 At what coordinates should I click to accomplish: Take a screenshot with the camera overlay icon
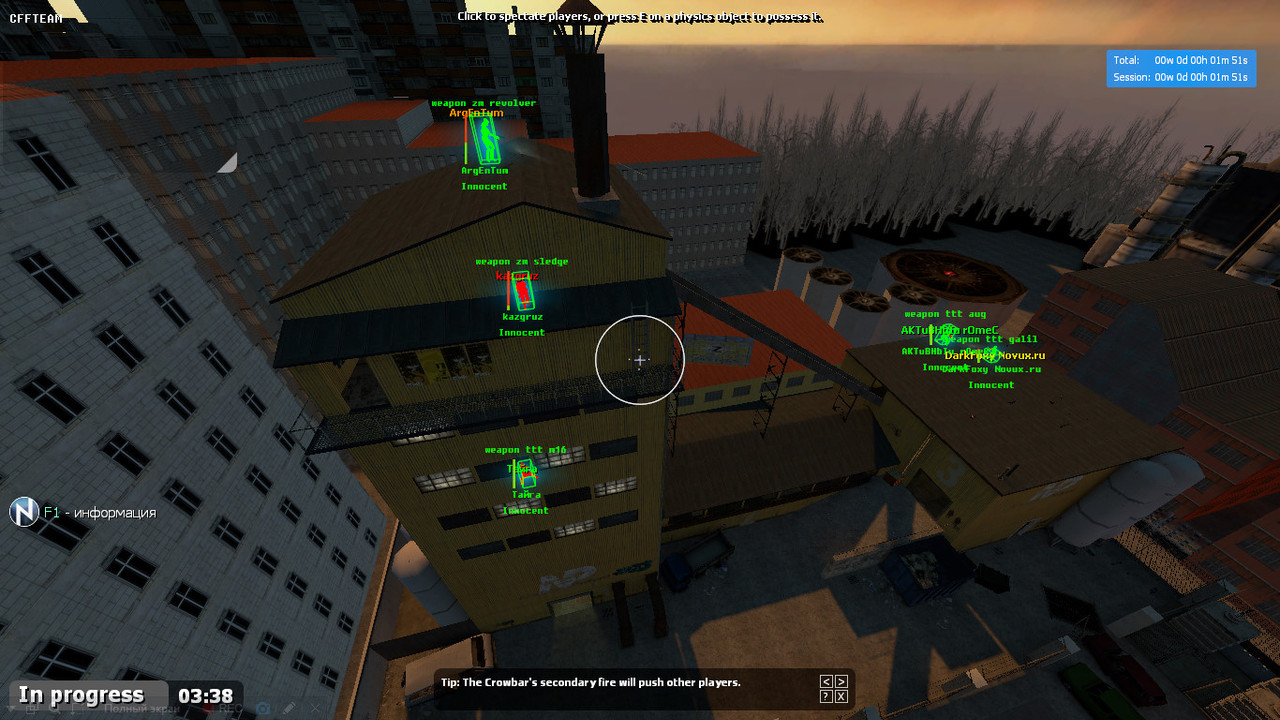pyautogui.click(x=264, y=708)
